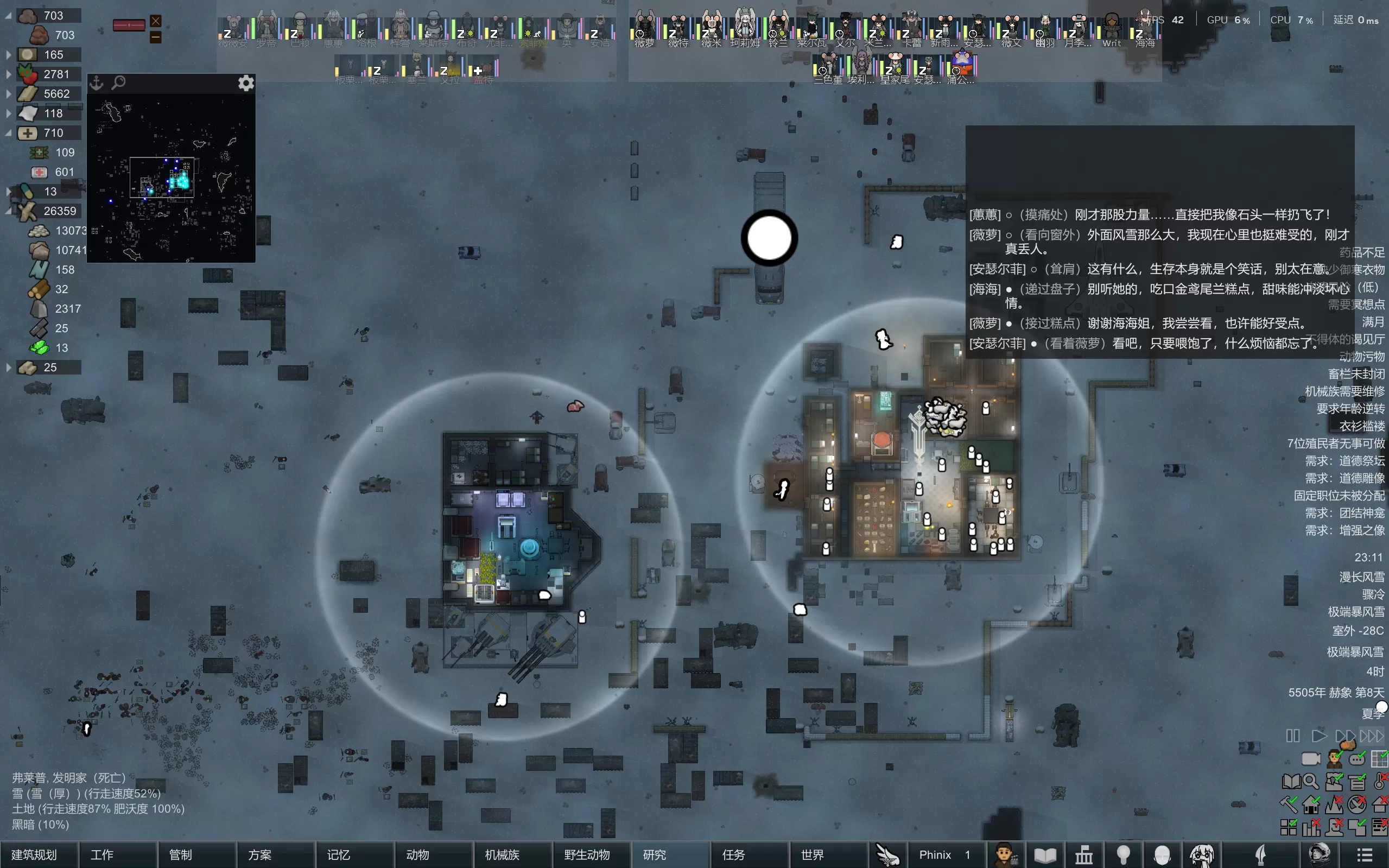
Task: Open the 机械族需要维修 alert
Action: [1344, 391]
